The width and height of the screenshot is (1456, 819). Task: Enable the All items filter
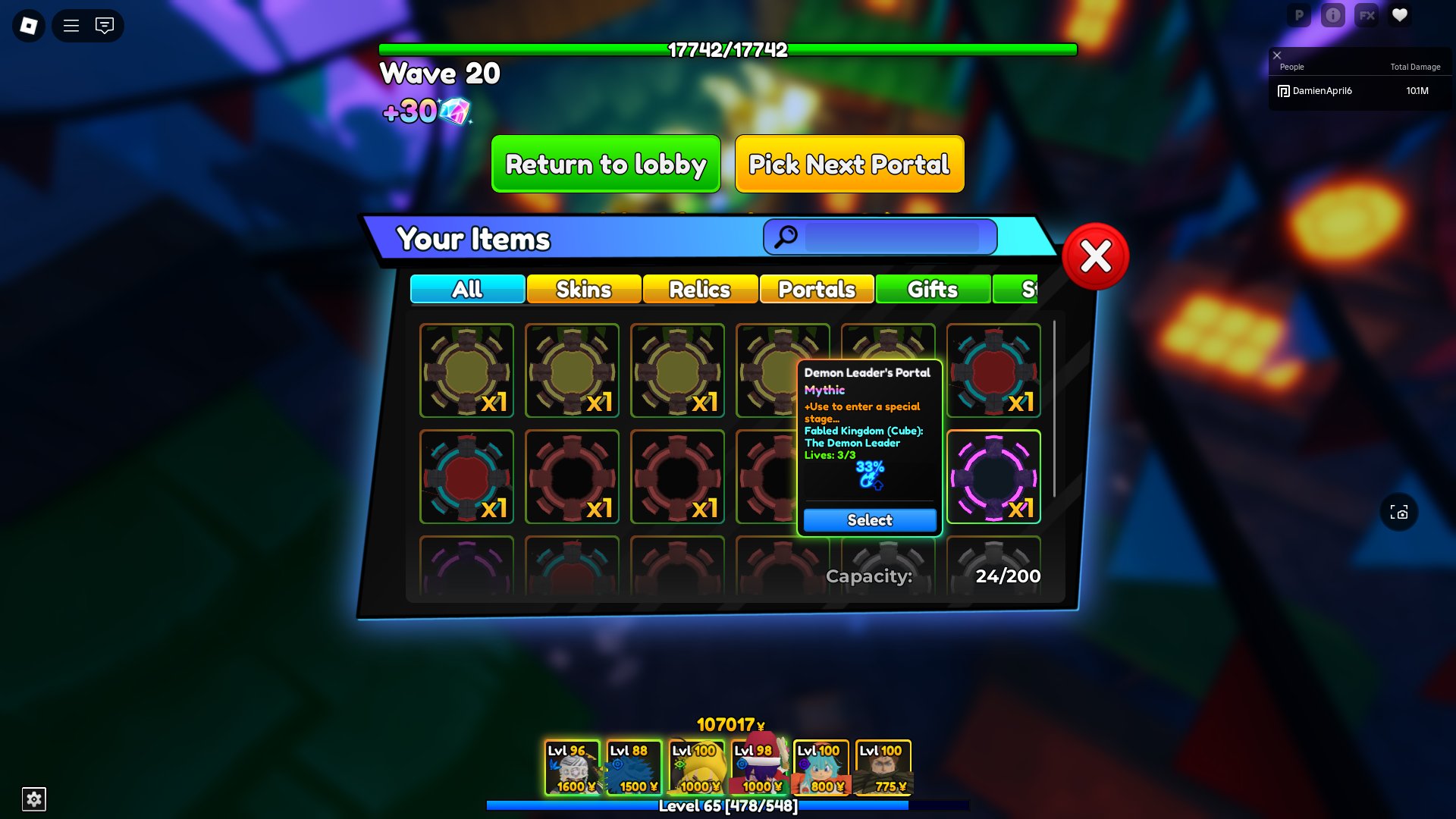(x=467, y=289)
